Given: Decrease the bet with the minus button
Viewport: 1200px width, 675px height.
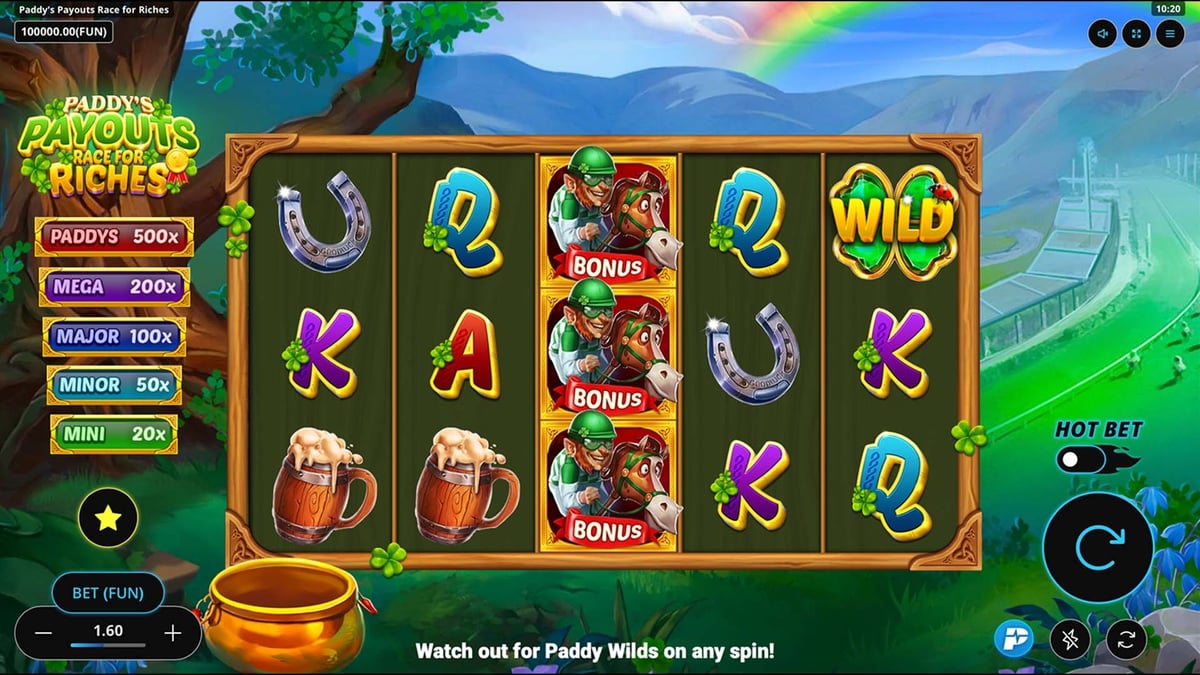Looking at the screenshot, I should click(44, 632).
